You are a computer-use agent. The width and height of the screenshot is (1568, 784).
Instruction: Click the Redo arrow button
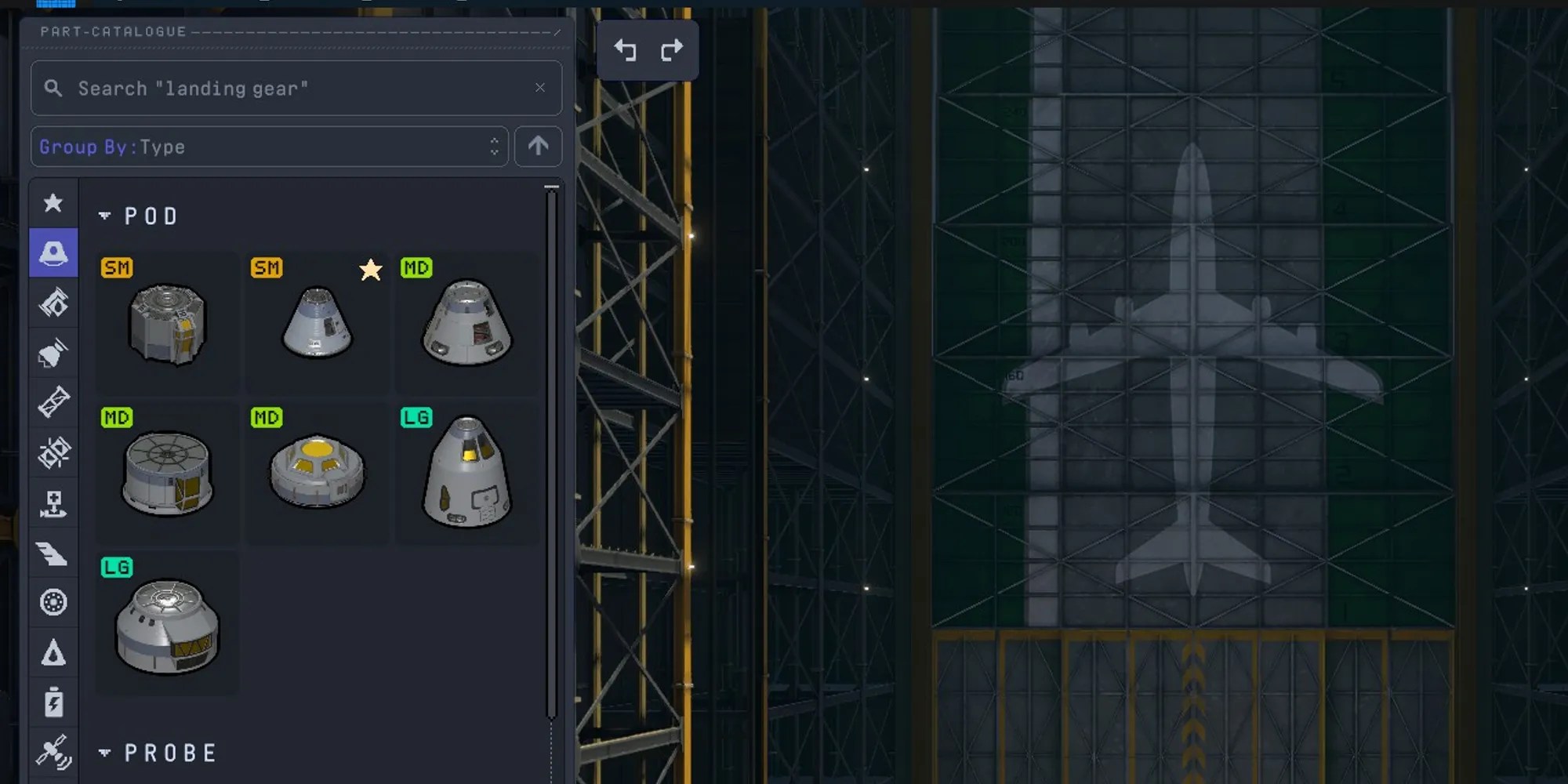[671, 49]
